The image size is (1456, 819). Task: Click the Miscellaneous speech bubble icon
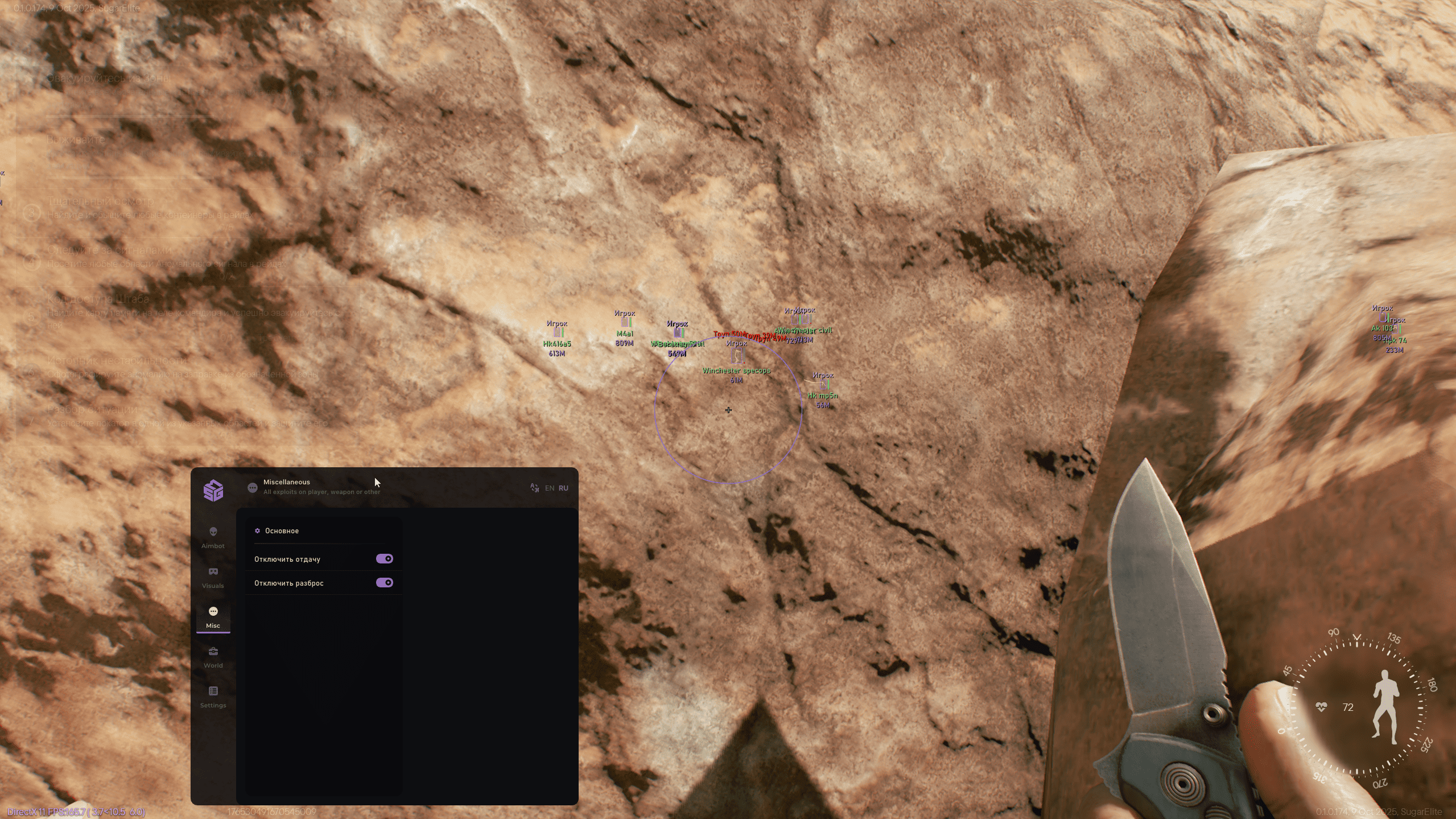(x=252, y=487)
